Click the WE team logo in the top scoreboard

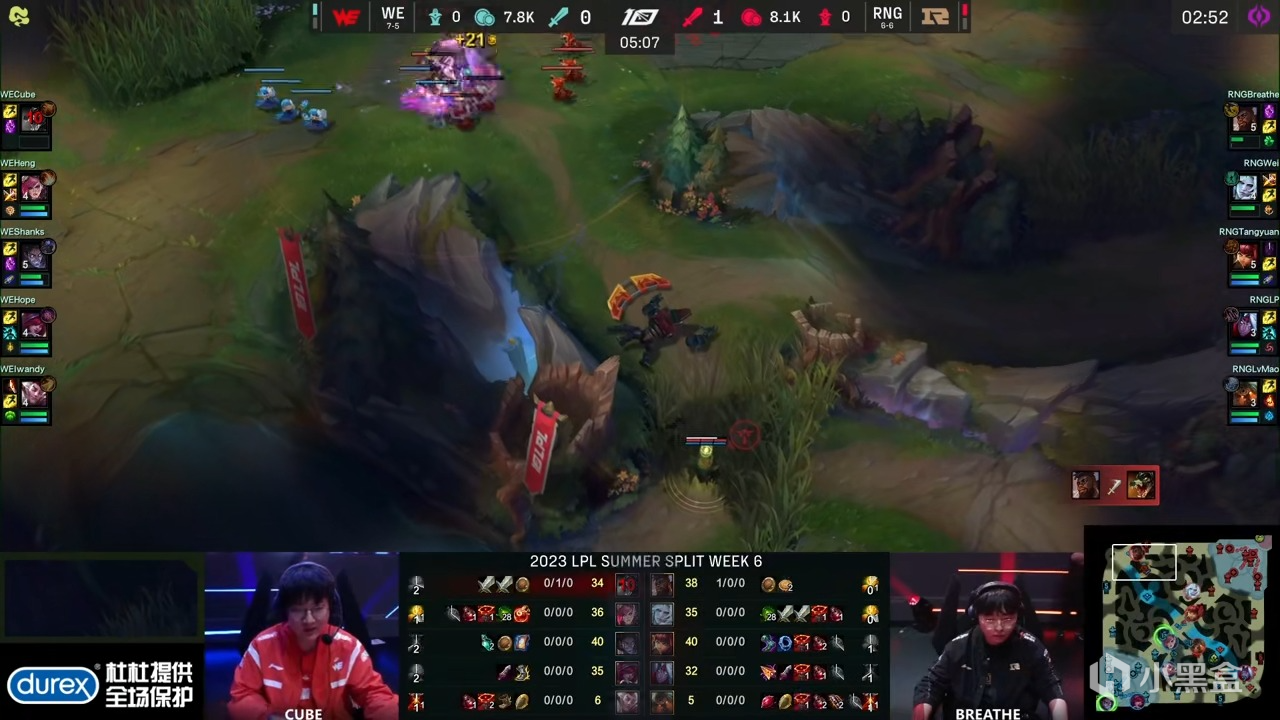tap(345, 15)
